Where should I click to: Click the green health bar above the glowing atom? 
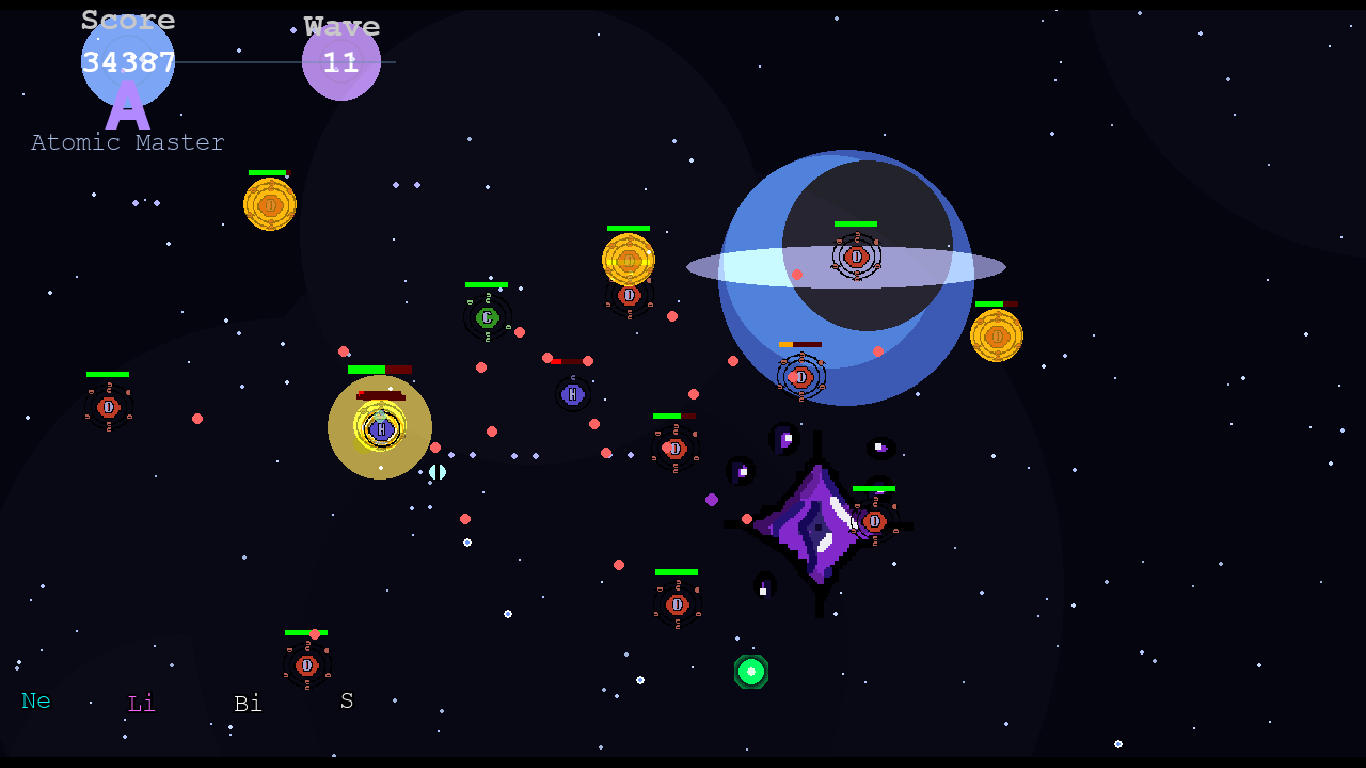[365, 368]
